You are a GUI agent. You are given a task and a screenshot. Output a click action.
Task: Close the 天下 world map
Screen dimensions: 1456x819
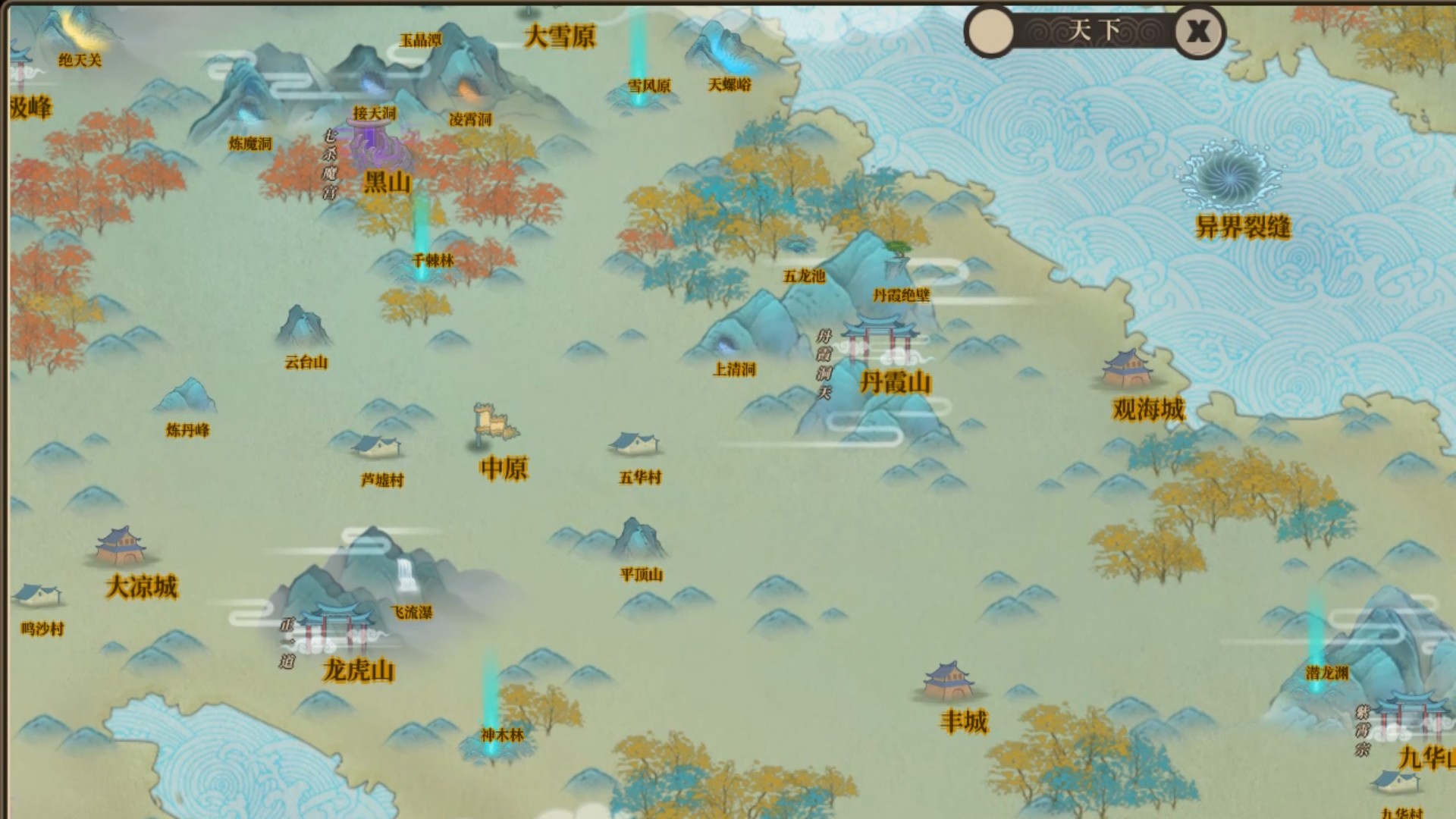coord(1199,32)
